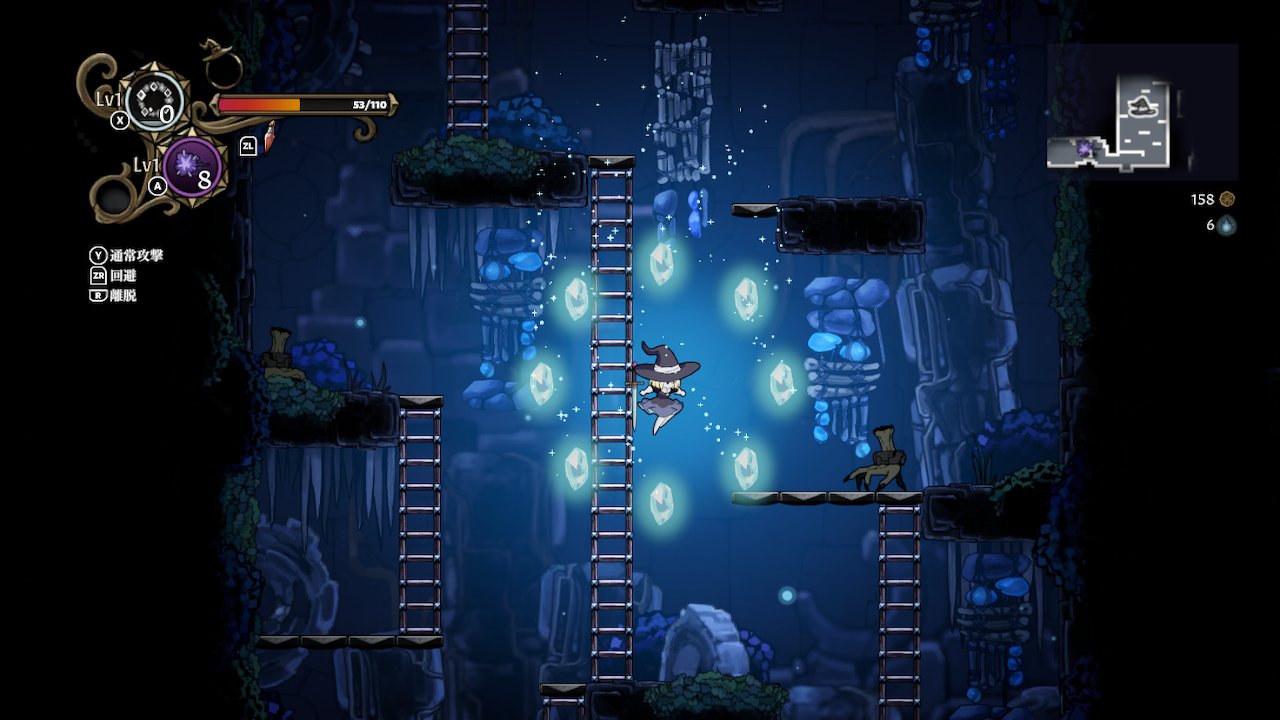This screenshot has width=1280, height=720.
Task: Click the purple crystal marker on the minimap
Action: point(1085,148)
